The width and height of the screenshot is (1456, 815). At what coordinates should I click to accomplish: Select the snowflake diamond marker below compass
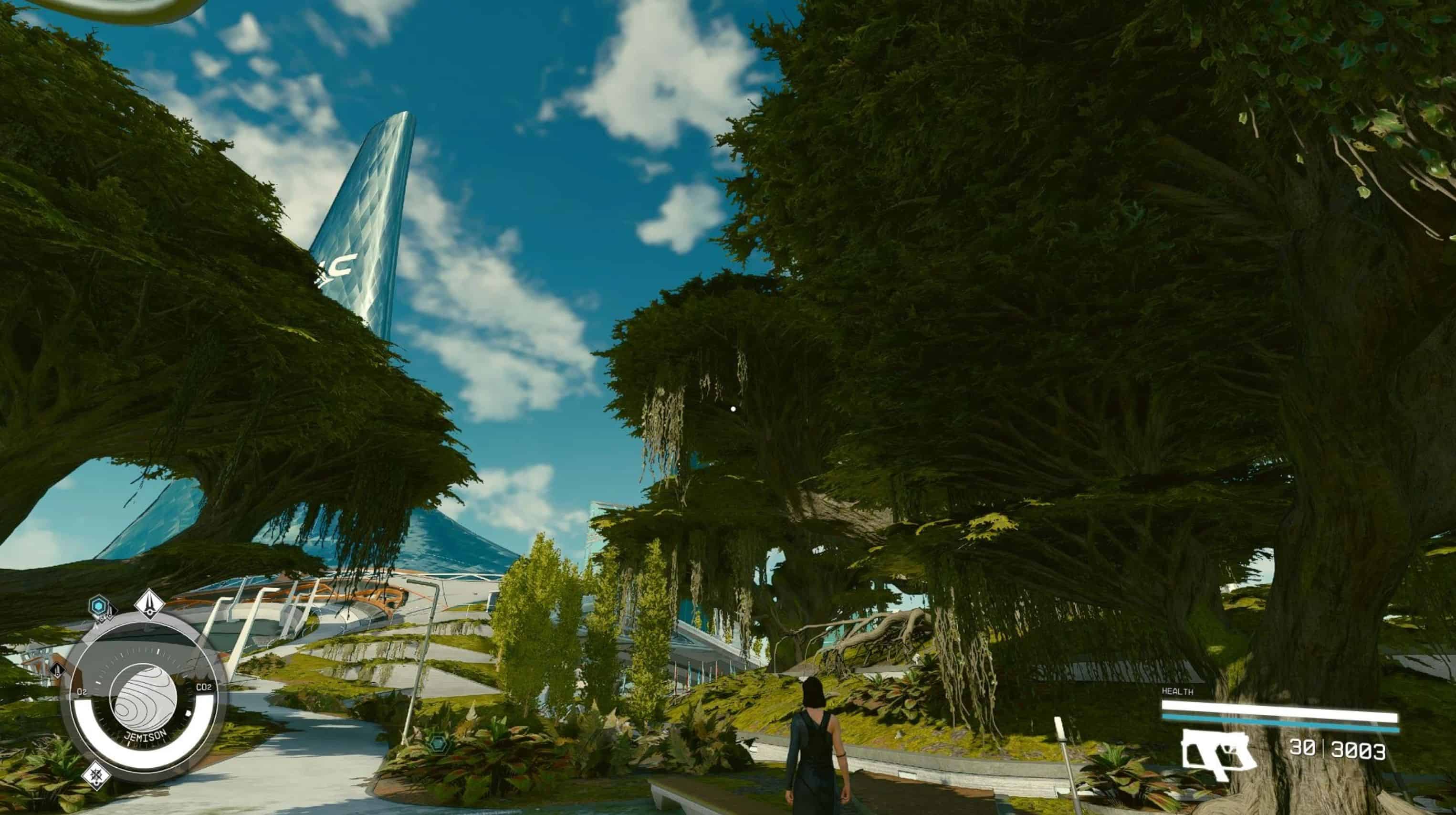(96, 776)
